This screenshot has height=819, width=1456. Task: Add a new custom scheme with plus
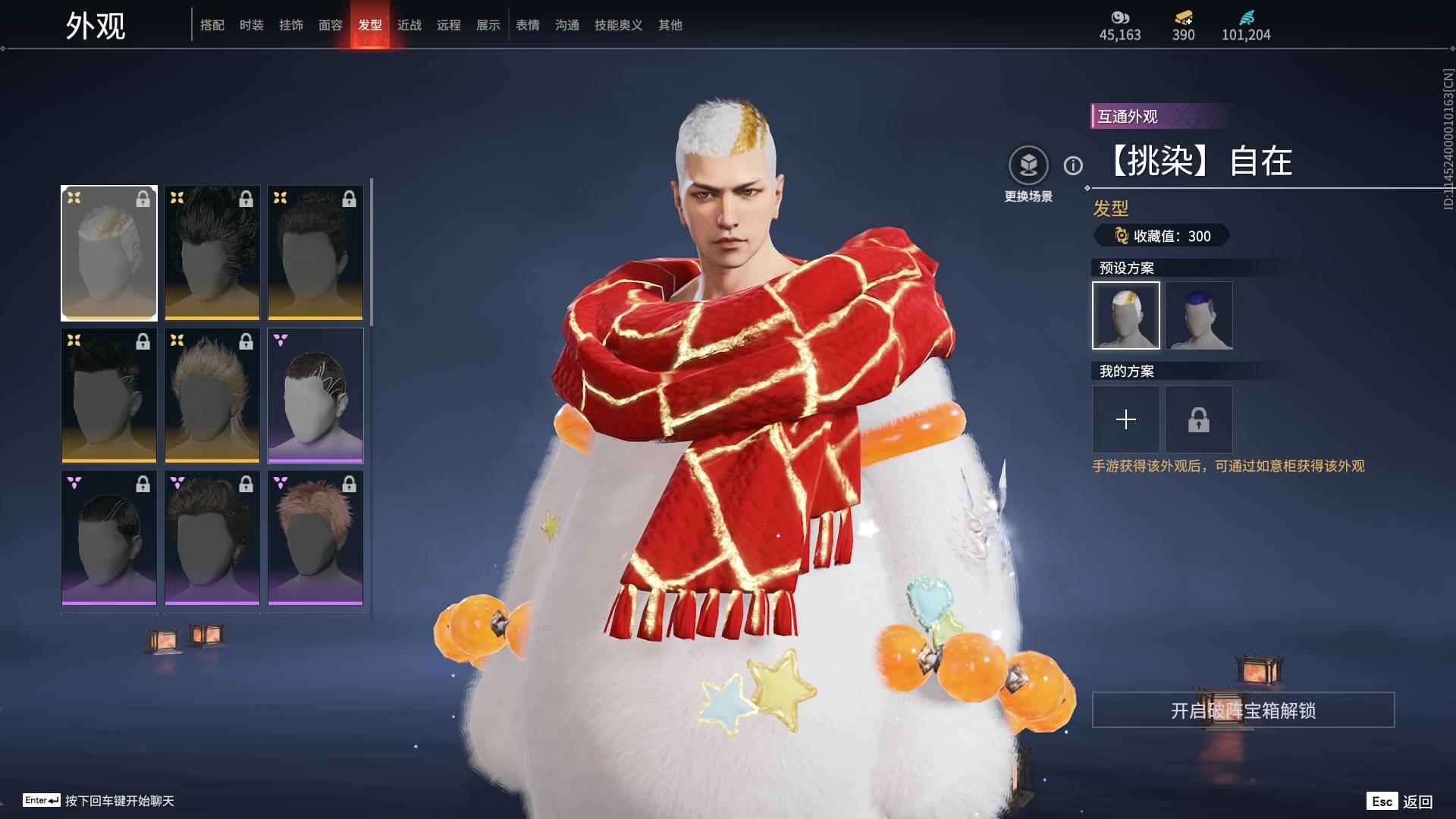click(x=1126, y=419)
